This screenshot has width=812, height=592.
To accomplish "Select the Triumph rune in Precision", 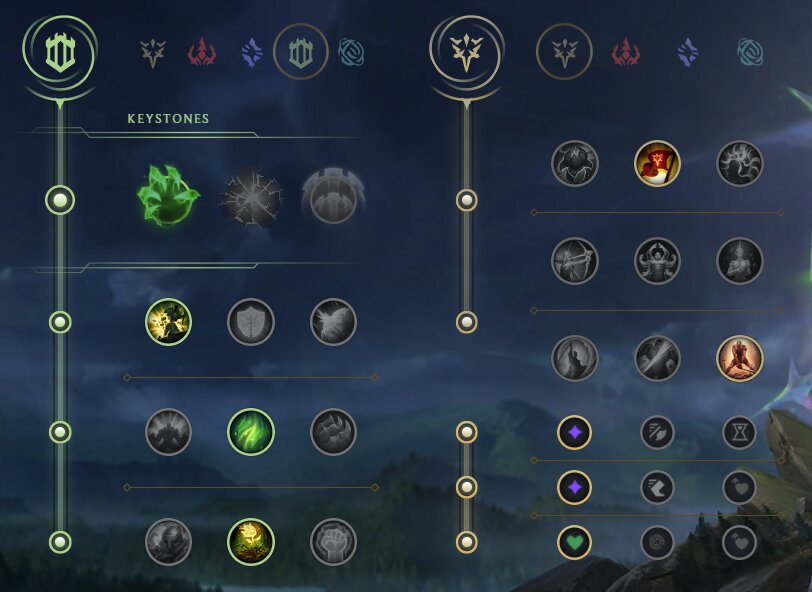I will pos(657,163).
